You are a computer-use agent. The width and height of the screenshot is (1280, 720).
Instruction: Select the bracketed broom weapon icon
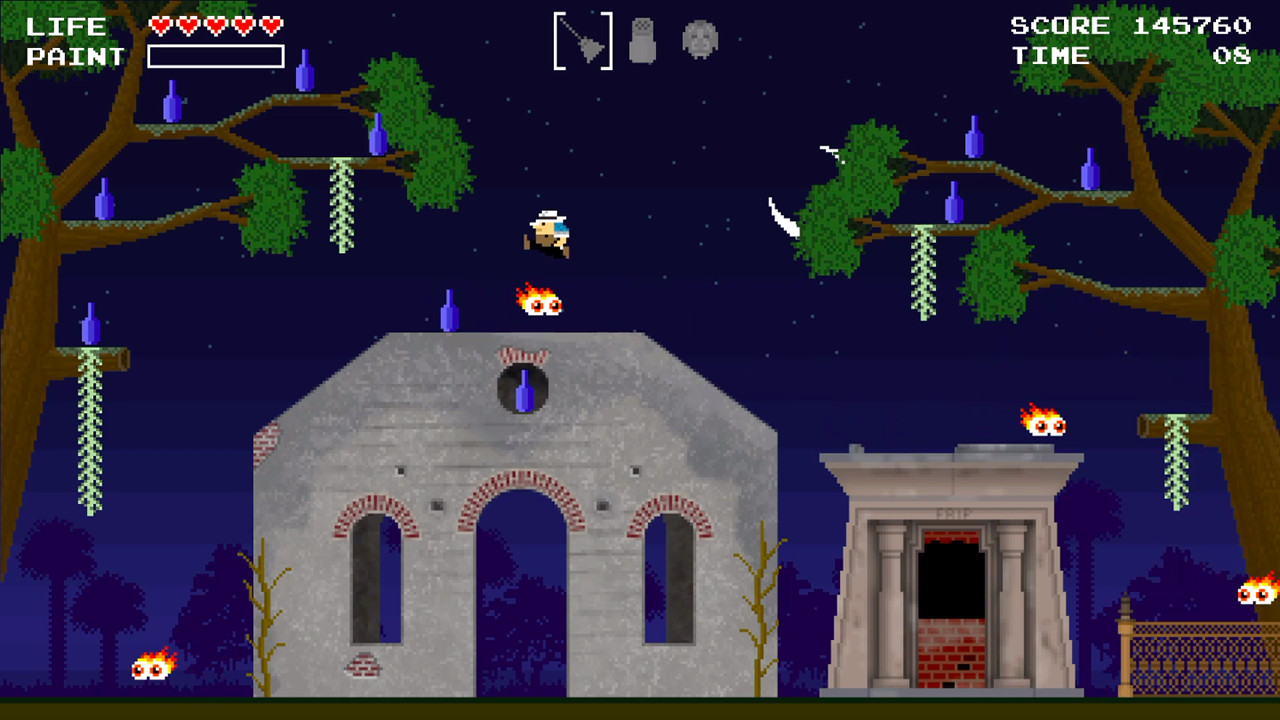[582, 40]
